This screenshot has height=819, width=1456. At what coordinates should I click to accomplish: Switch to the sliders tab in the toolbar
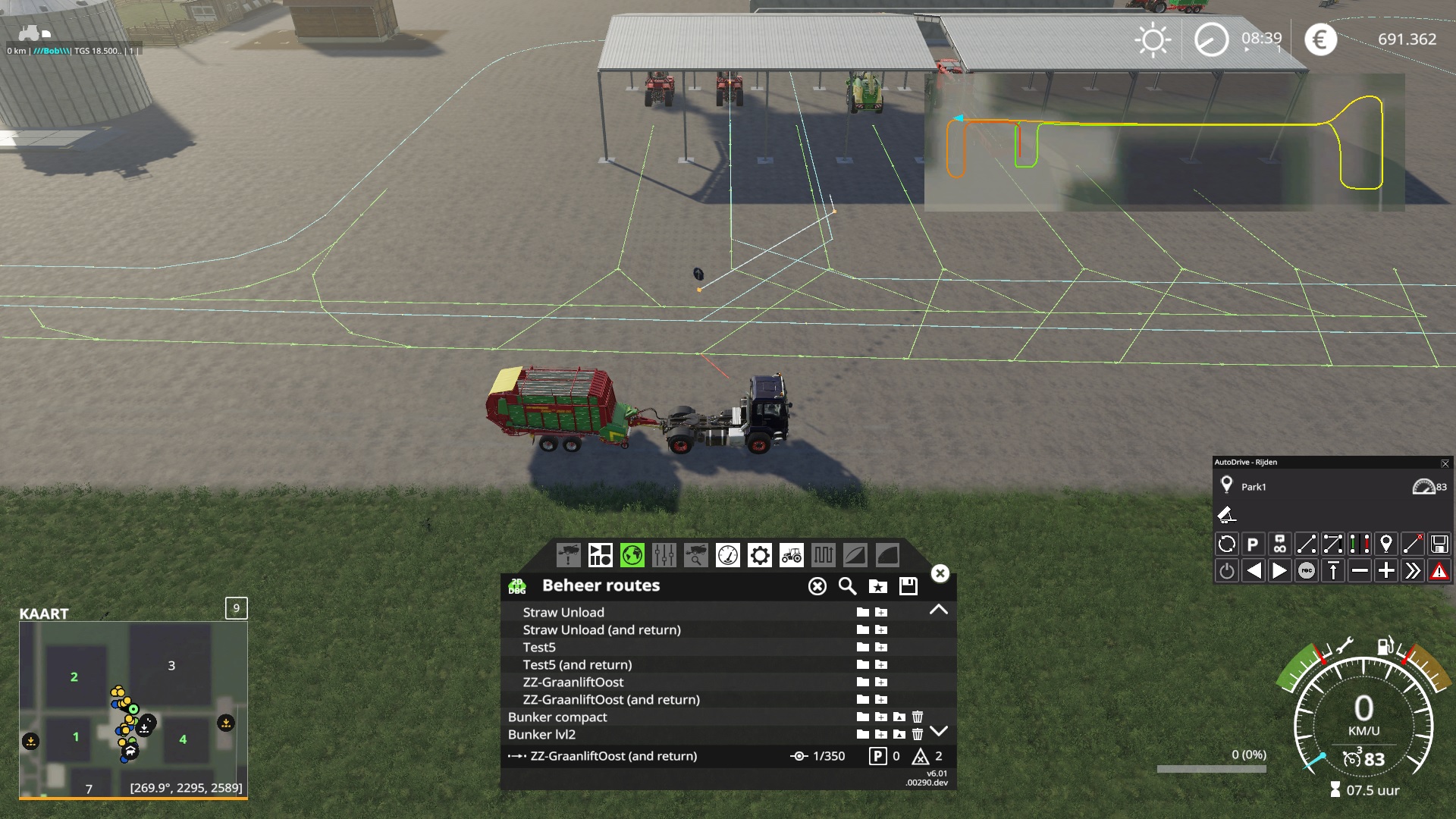[x=664, y=556]
